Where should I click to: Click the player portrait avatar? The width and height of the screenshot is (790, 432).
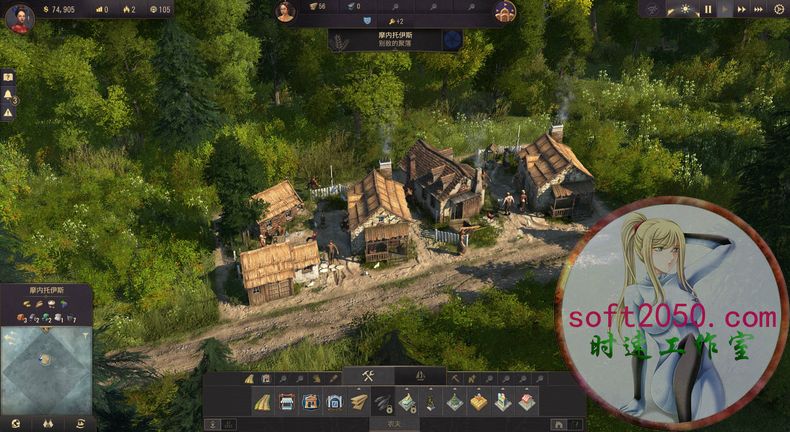pyautogui.click(x=19, y=18)
